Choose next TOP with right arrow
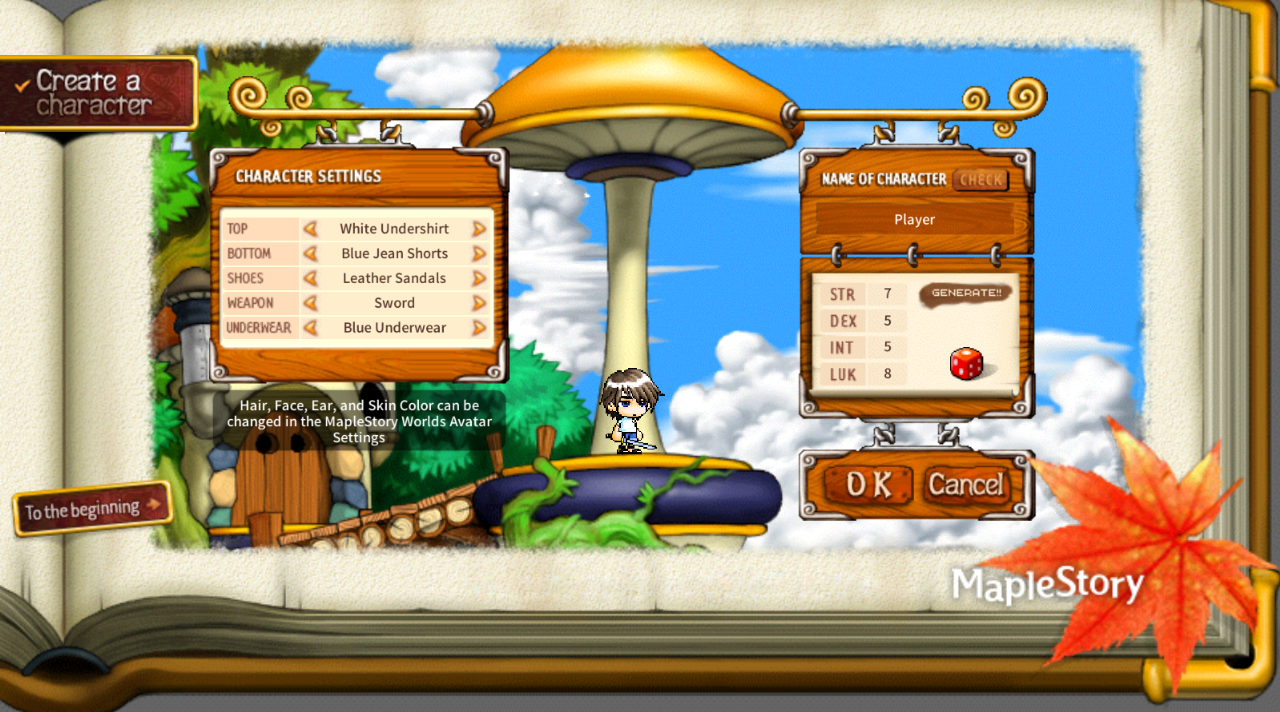 point(479,229)
